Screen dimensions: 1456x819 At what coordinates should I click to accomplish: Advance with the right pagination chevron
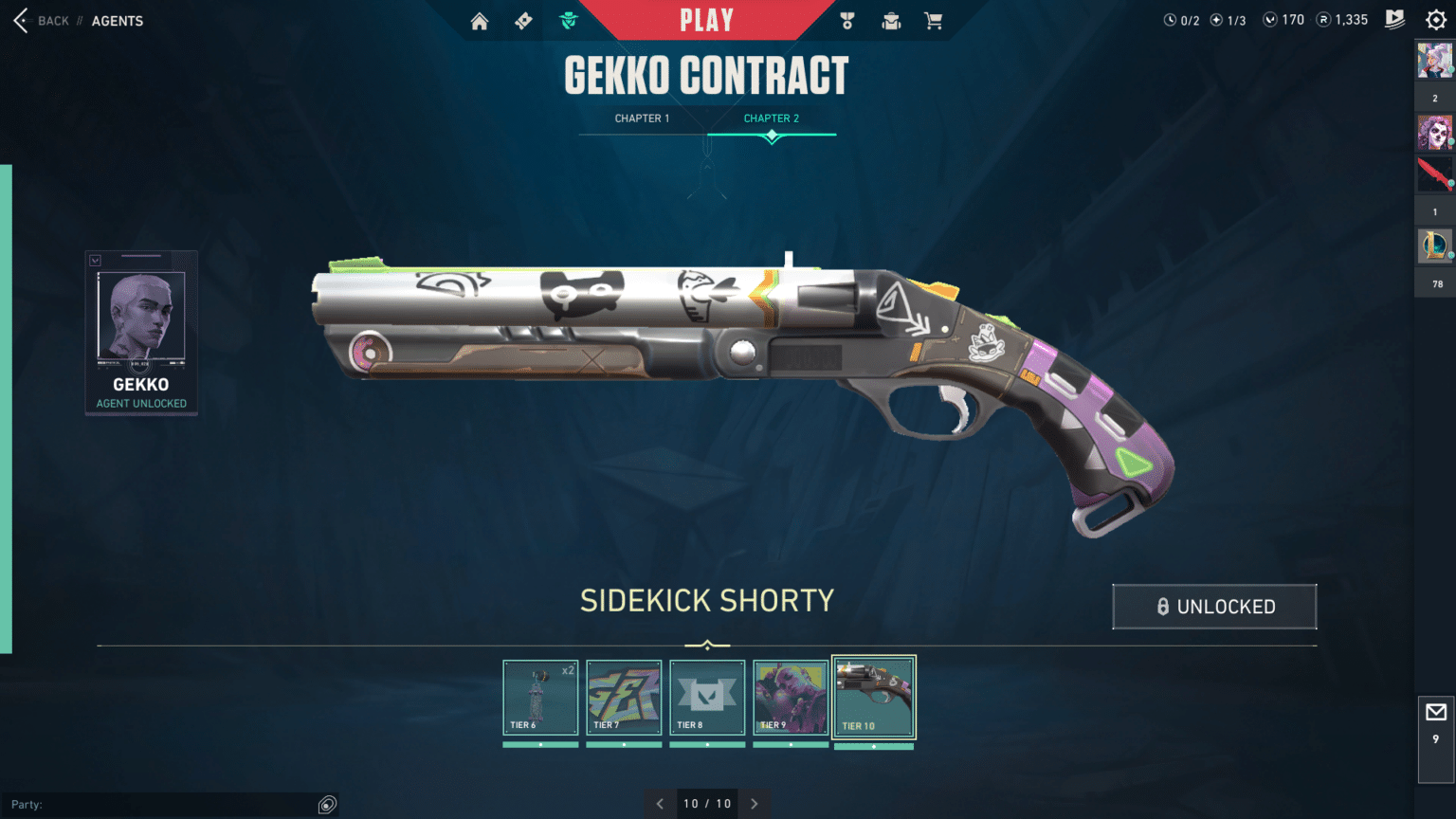[x=754, y=803]
